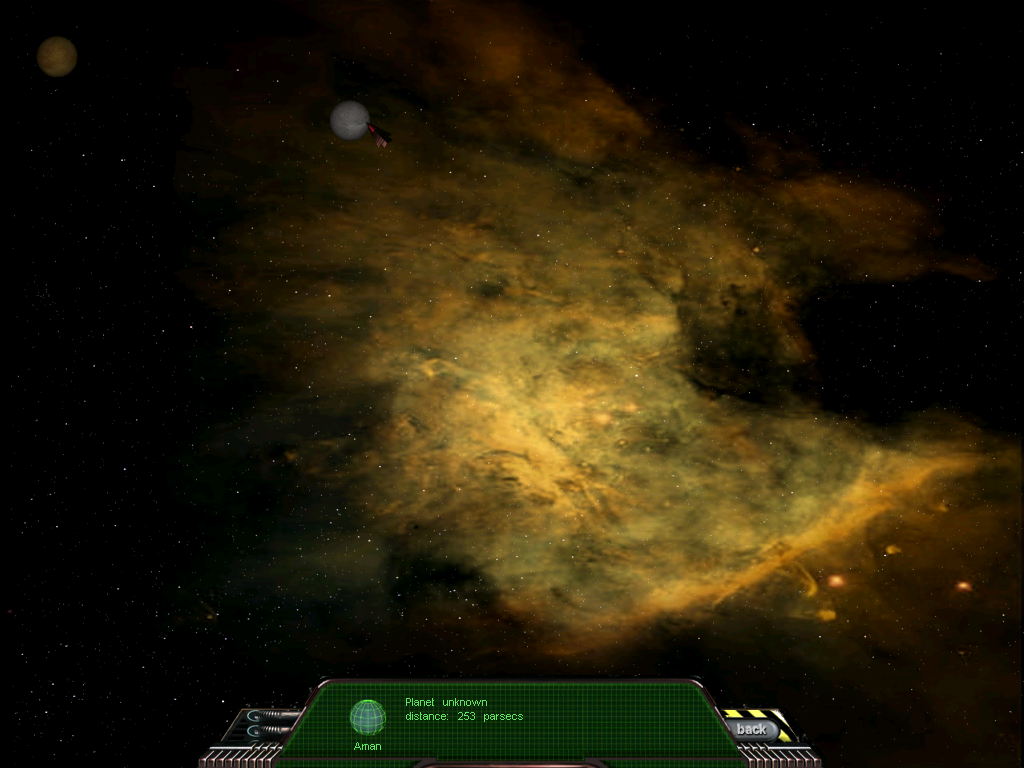Select the grey planet beside the ship marker
The width and height of the screenshot is (1024, 768).
pos(349,120)
